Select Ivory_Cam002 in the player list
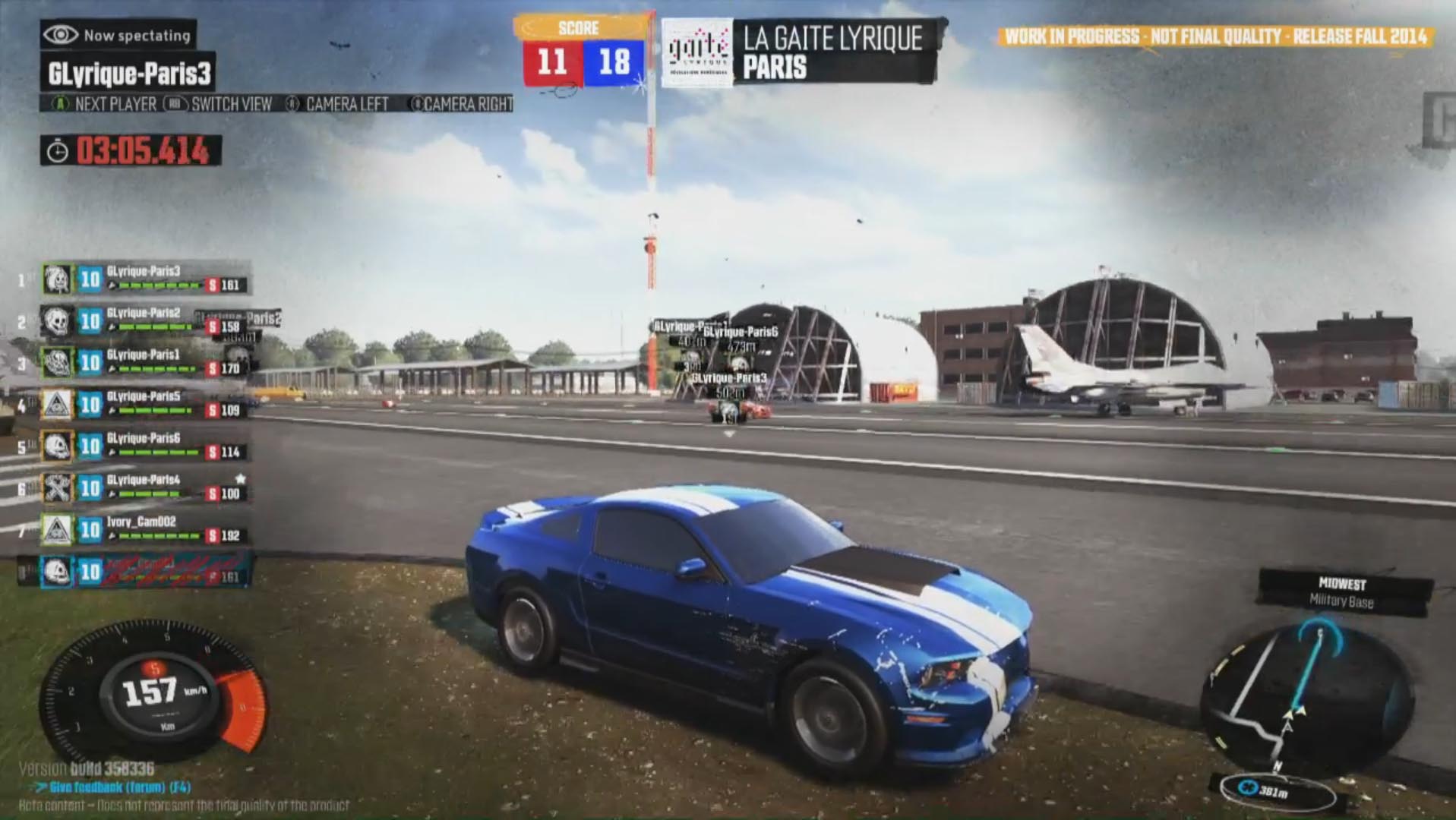The height and width of the screenshot is (820, 1456). (x=144, y=530)
